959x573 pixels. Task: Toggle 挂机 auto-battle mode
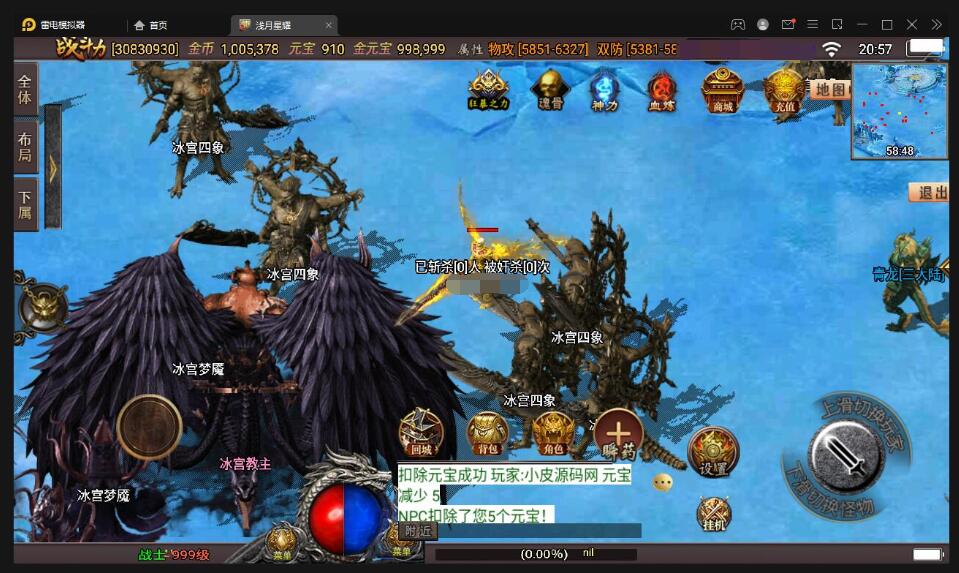(x=714, y=514)
